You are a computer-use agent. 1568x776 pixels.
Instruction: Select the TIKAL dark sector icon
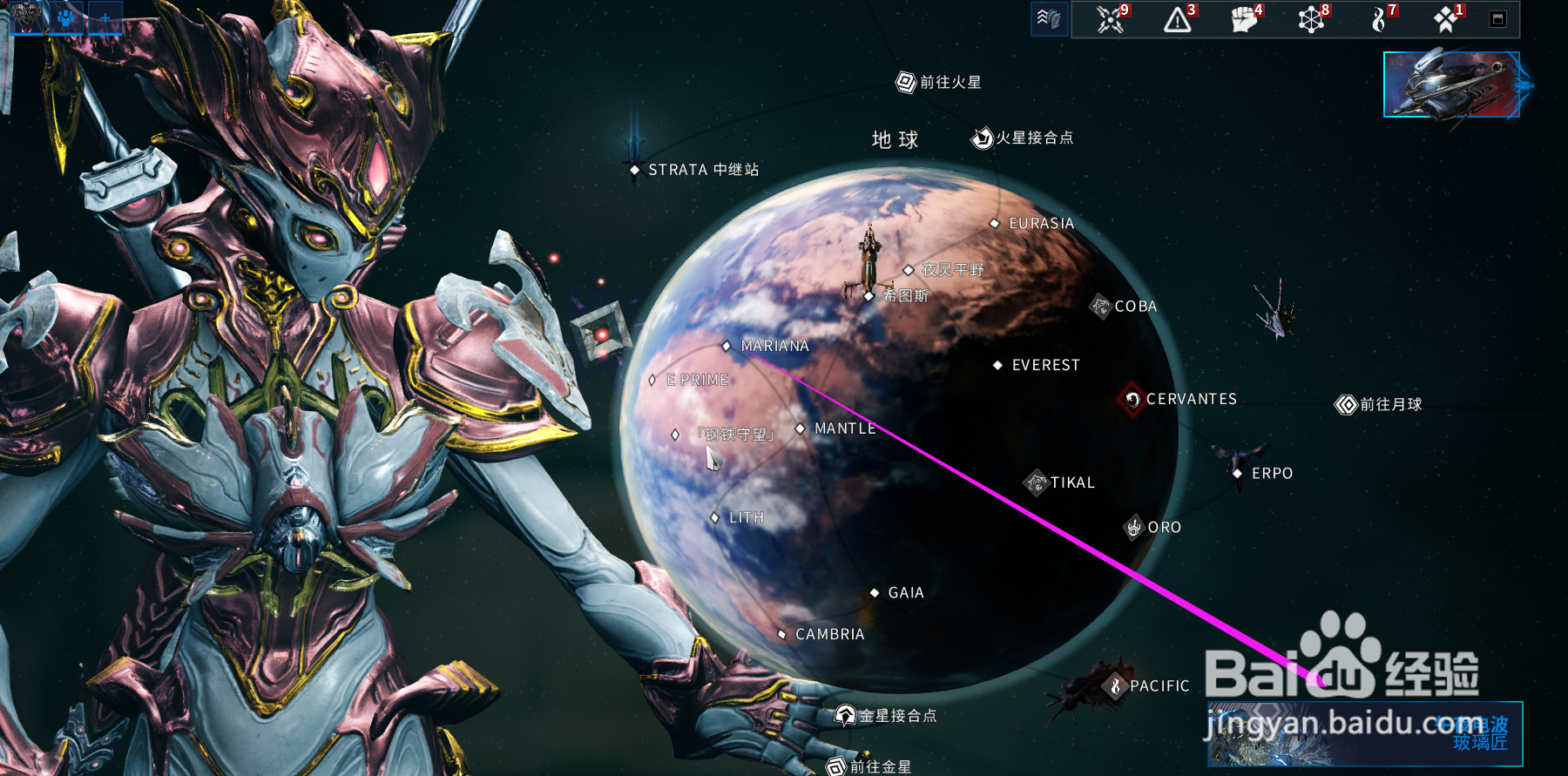[1035, 482]
